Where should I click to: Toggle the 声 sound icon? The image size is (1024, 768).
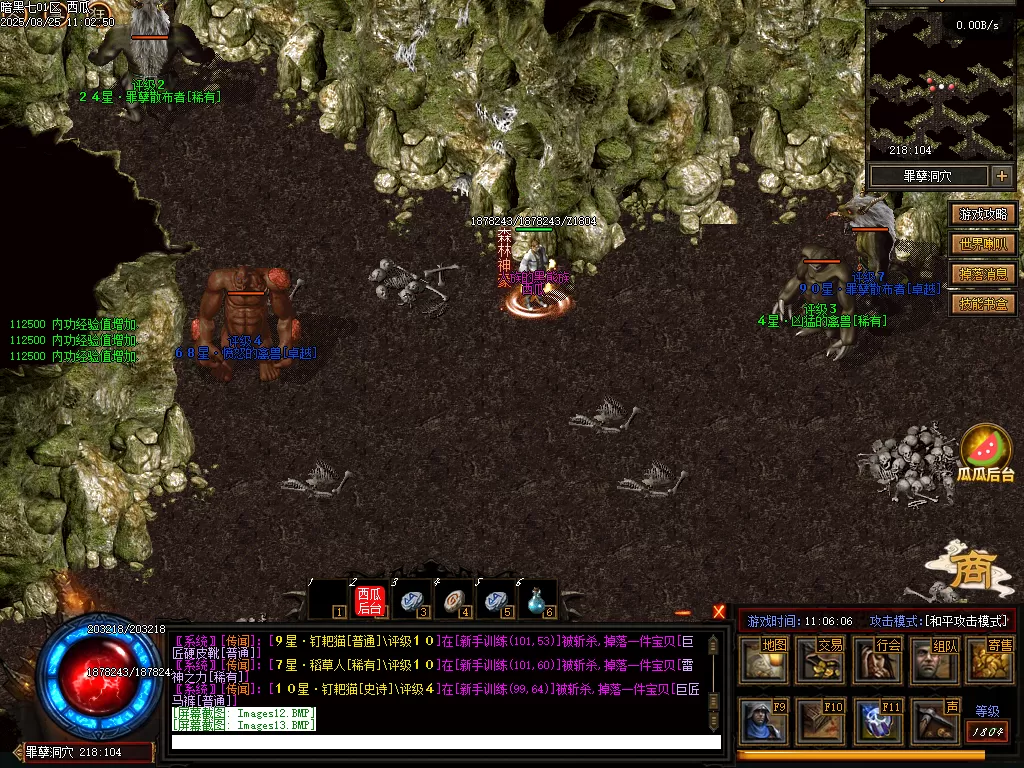tap(934, 721)
